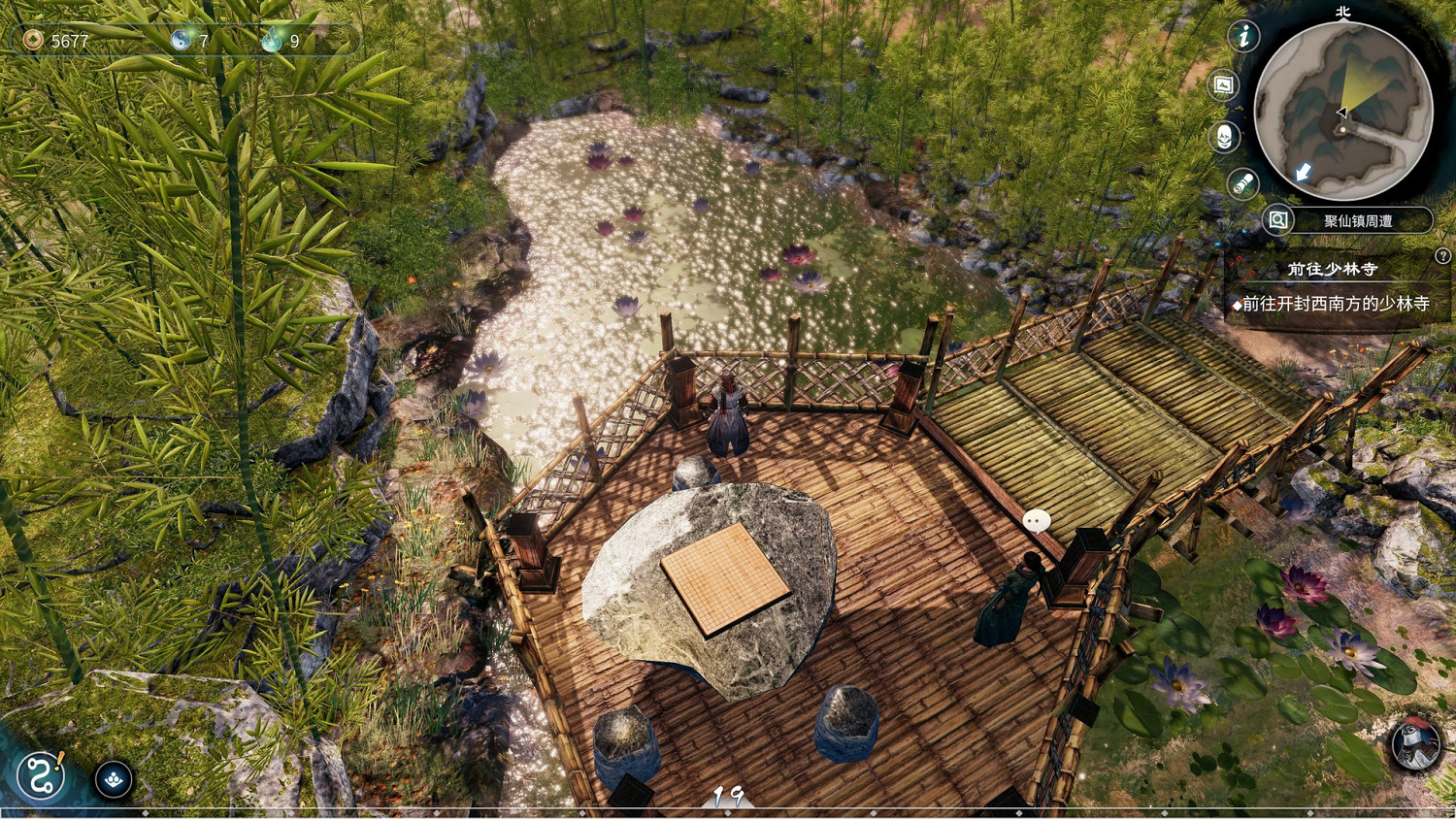Click the screenshot icon below the info button
Screen dimensions: 1456x819
1221,85
